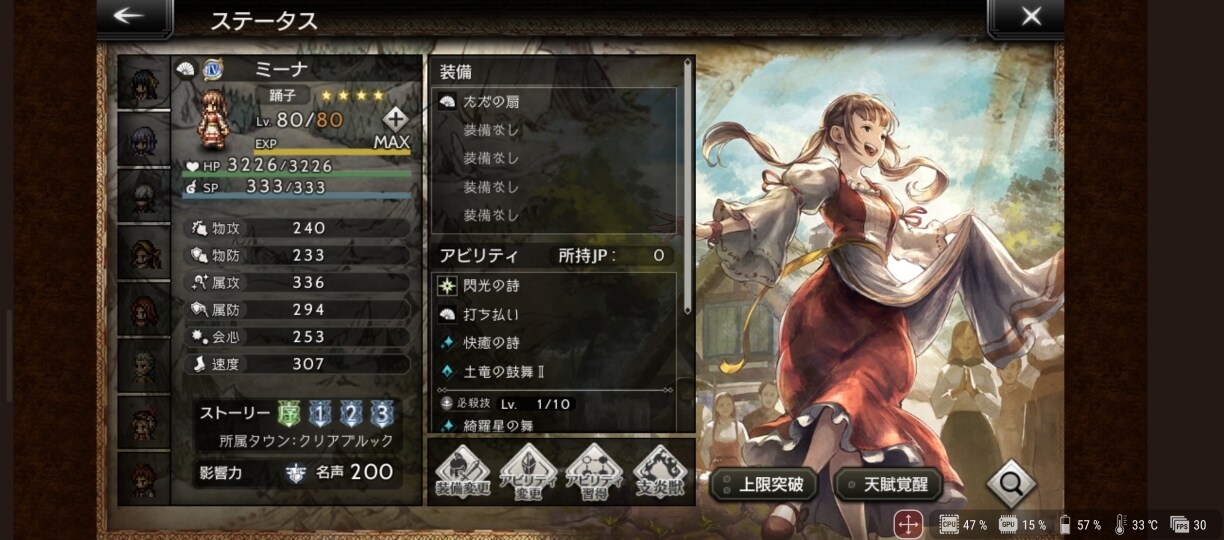Click the magnifying glass to view artwork
Image resolution: width=1224 pixels, height=540 pixels.
(x=1010, y=485)
